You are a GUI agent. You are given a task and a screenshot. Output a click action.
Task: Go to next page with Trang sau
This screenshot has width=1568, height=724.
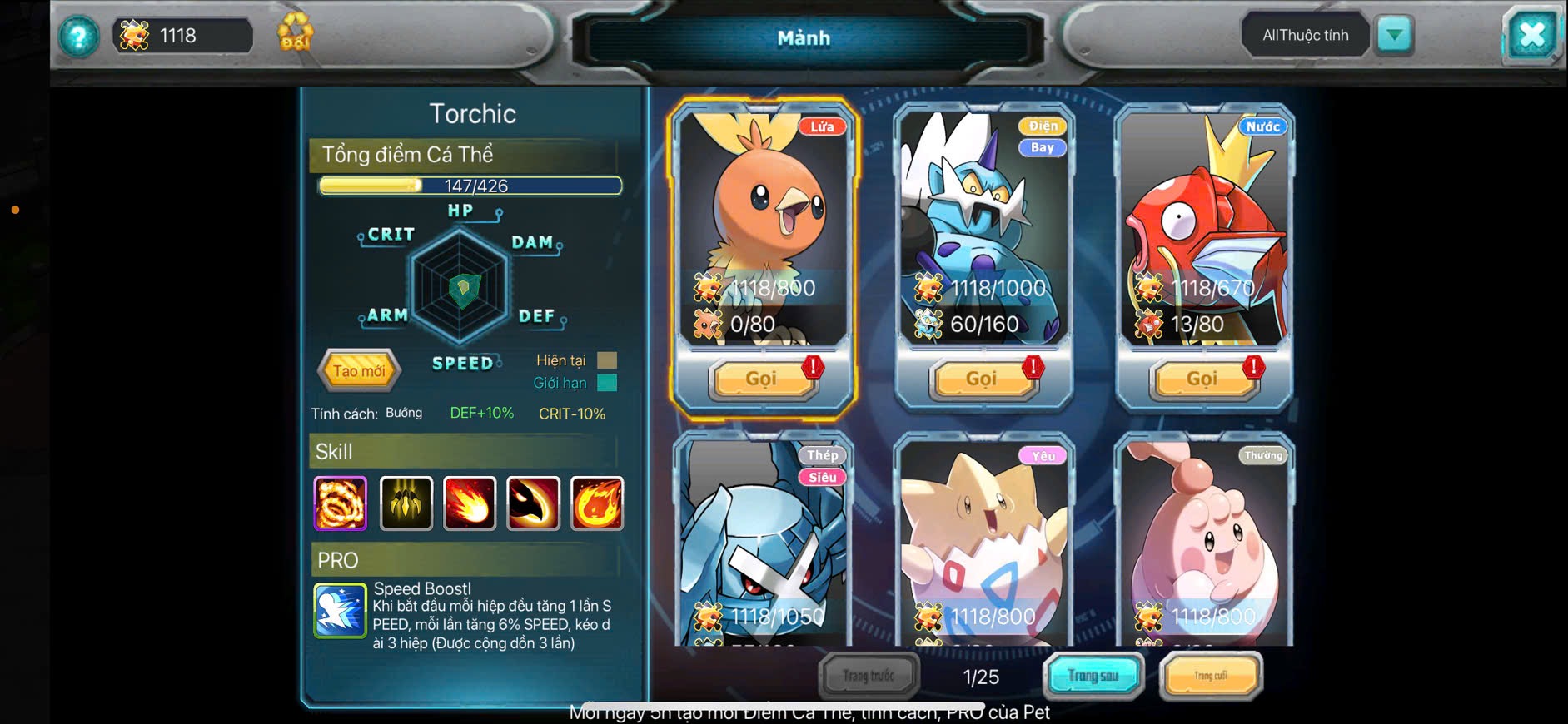[1093, 676]
